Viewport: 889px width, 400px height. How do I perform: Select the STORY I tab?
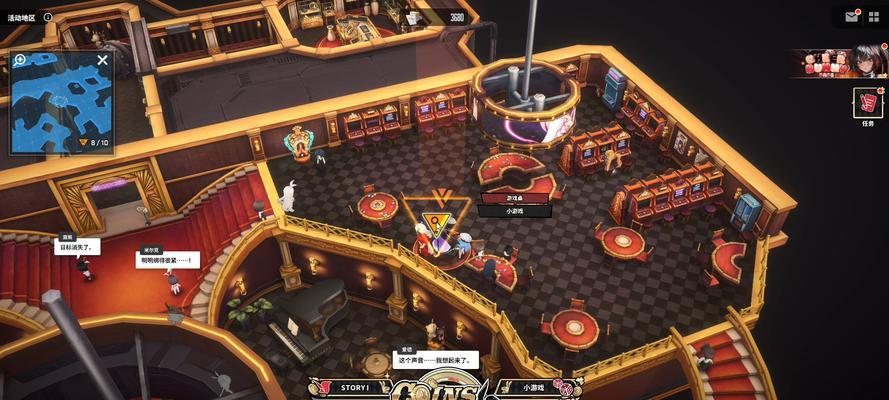point(355,387)
